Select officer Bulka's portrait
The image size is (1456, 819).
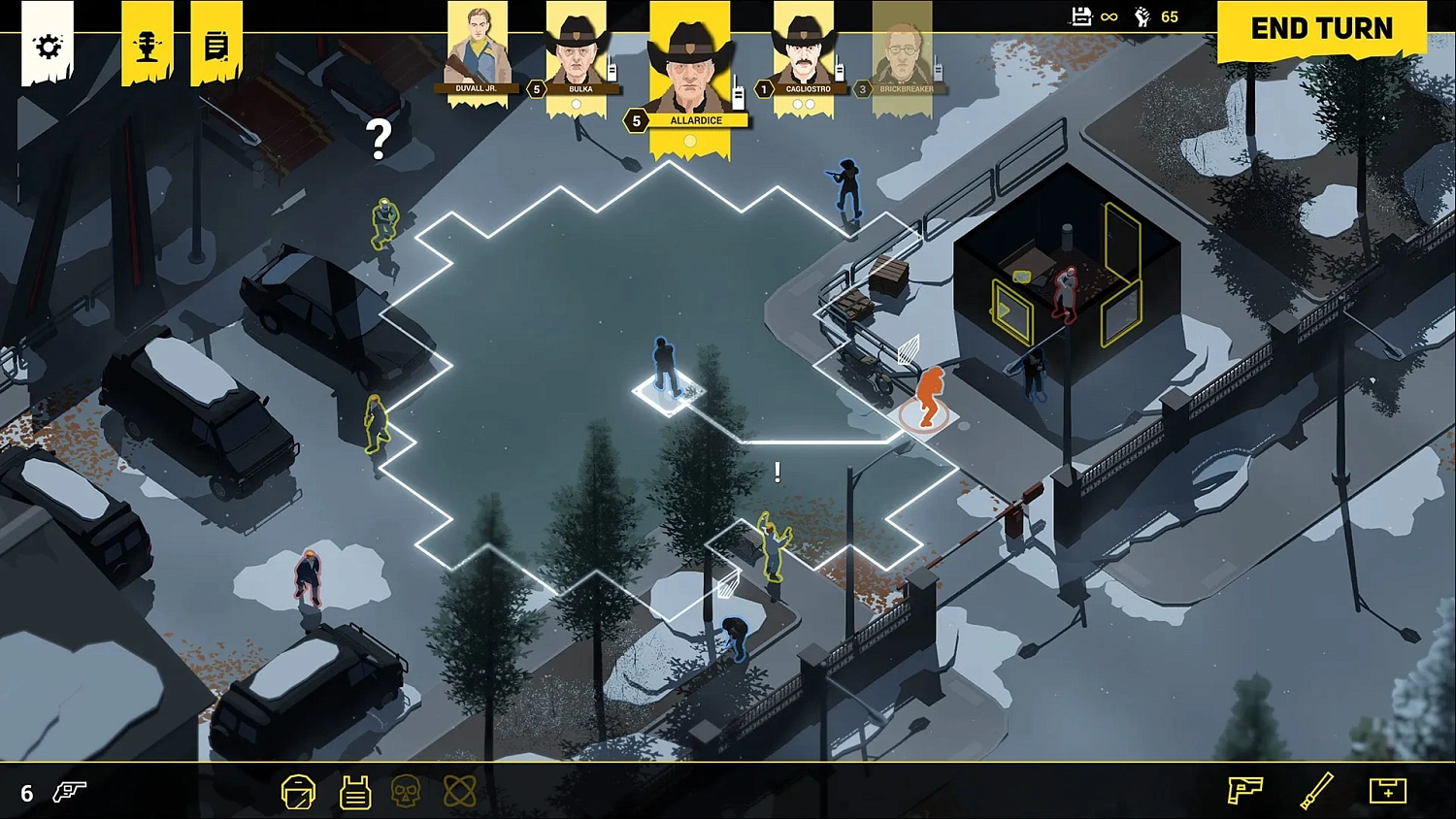tap(578, 53)
